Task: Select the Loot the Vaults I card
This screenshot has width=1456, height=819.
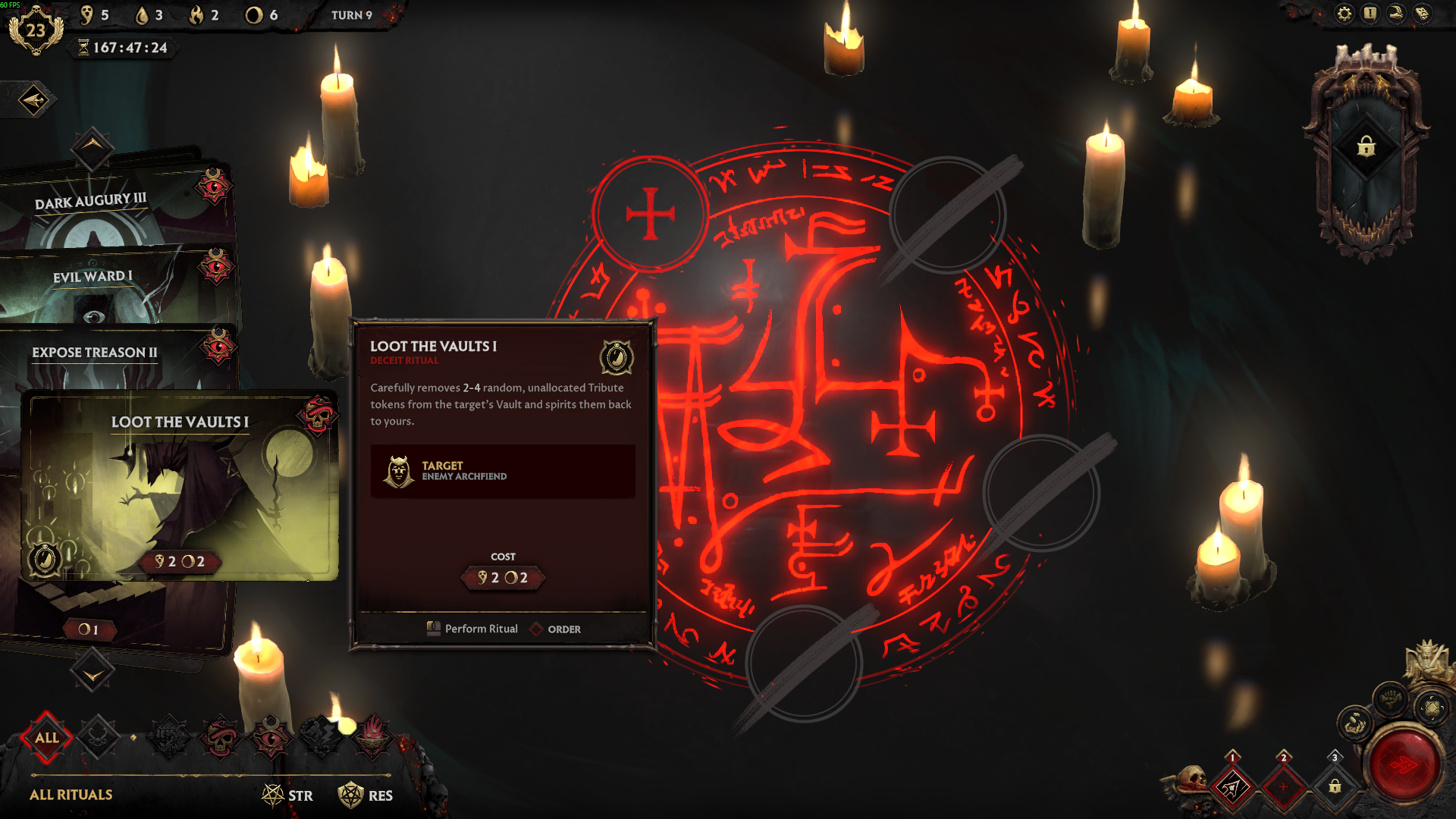Action: (180, 485)
